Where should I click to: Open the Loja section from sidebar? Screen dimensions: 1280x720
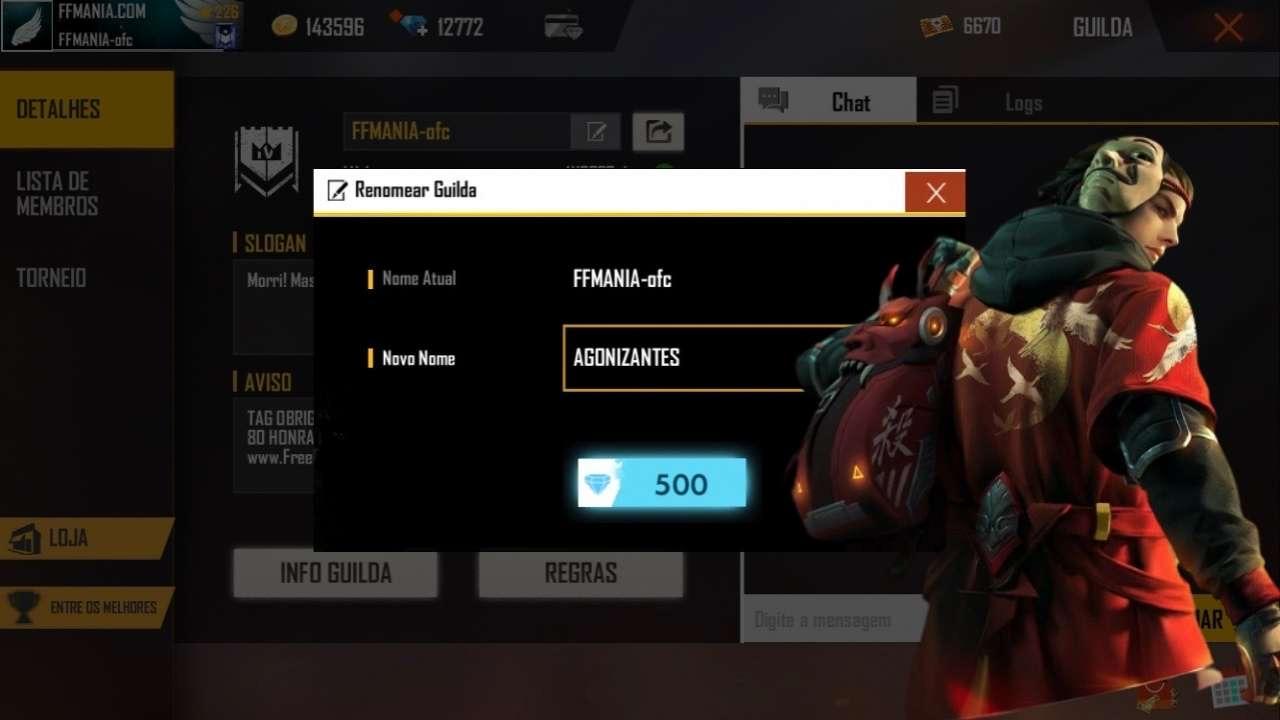click(x=70, y=539)
